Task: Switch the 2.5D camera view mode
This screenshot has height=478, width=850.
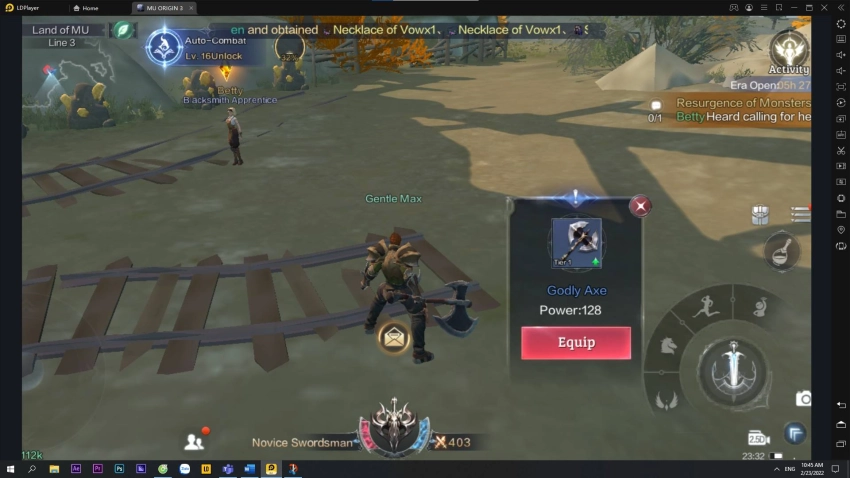Action: [758, 438]
